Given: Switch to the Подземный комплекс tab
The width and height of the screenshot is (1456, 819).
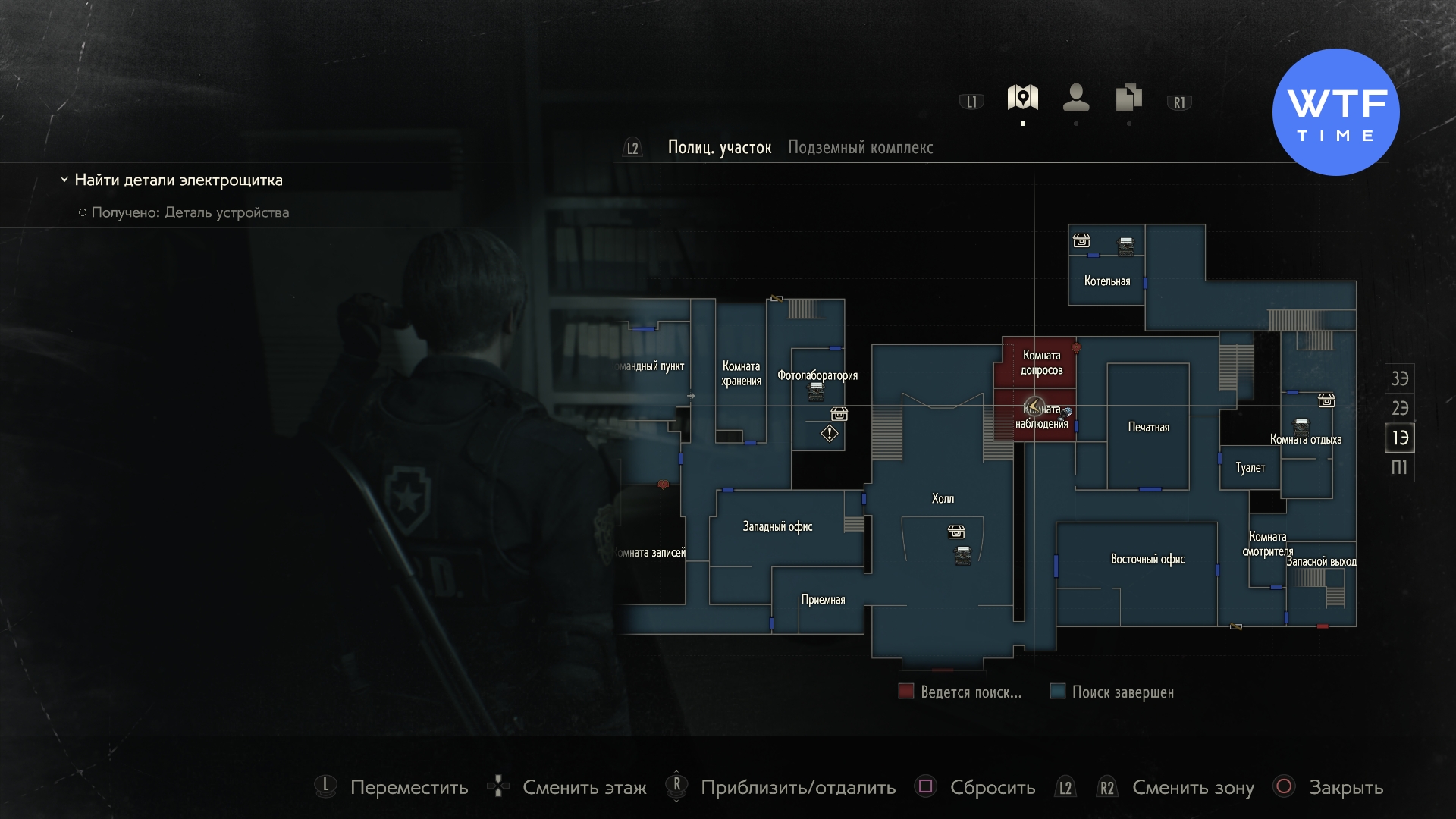Looking at the screenshot, I should [861, 148].
